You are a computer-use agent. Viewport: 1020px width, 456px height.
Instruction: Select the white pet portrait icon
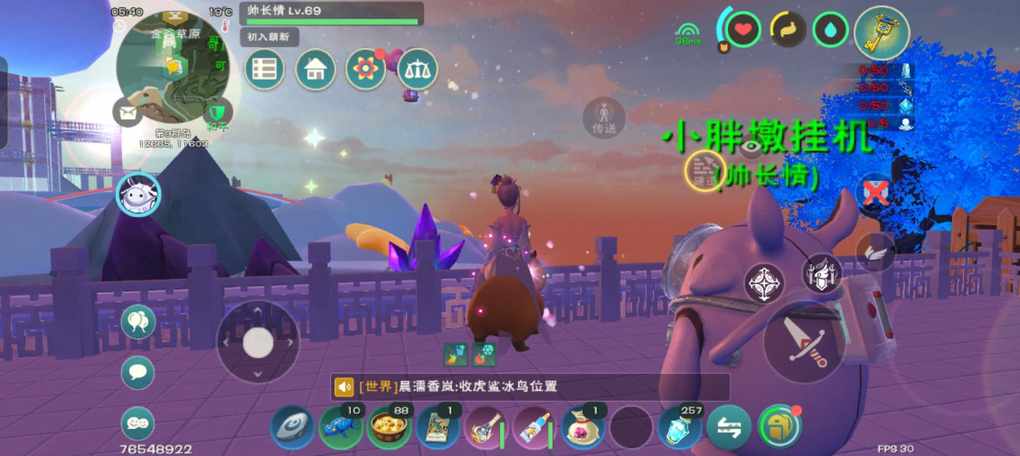tap(138, 193)
